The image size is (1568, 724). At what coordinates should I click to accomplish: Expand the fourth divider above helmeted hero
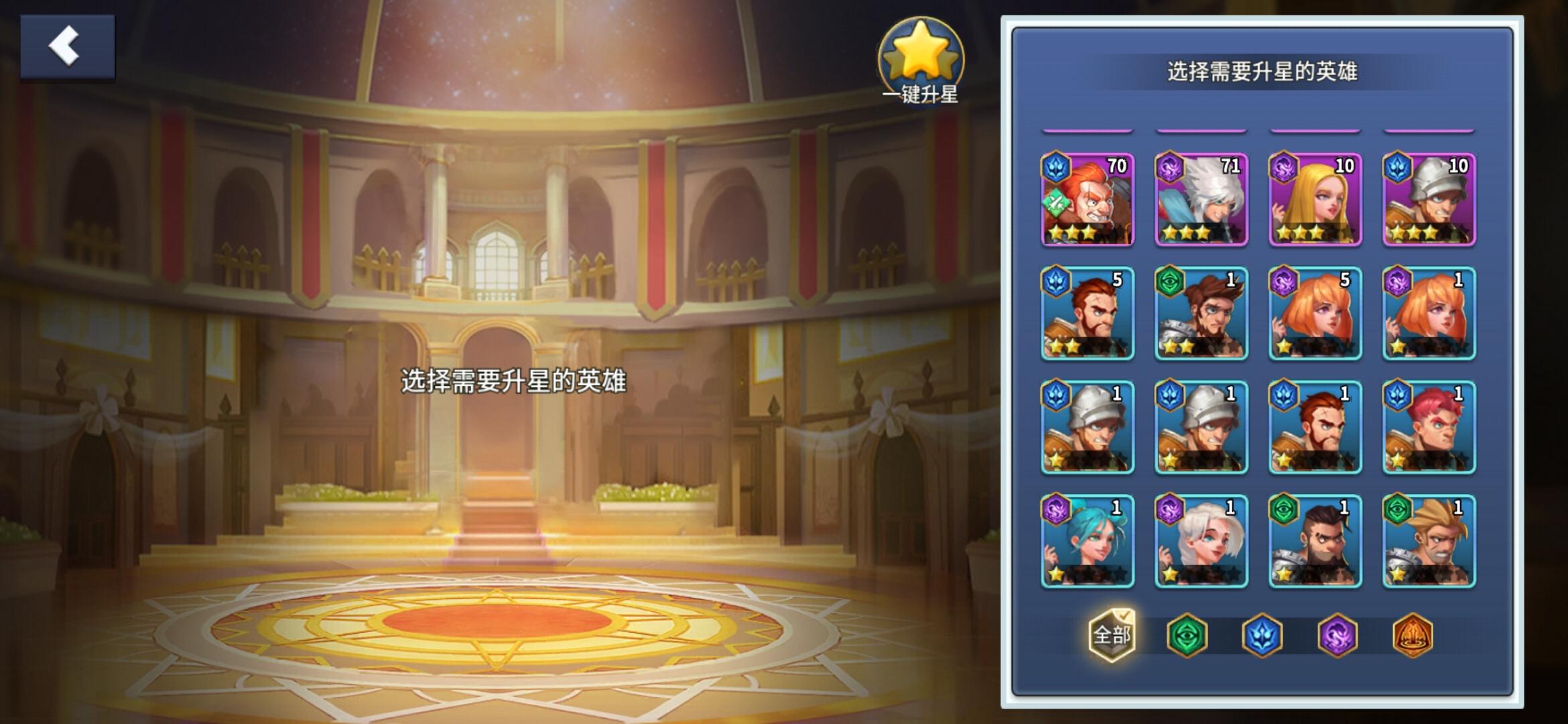coord(1429,131)
